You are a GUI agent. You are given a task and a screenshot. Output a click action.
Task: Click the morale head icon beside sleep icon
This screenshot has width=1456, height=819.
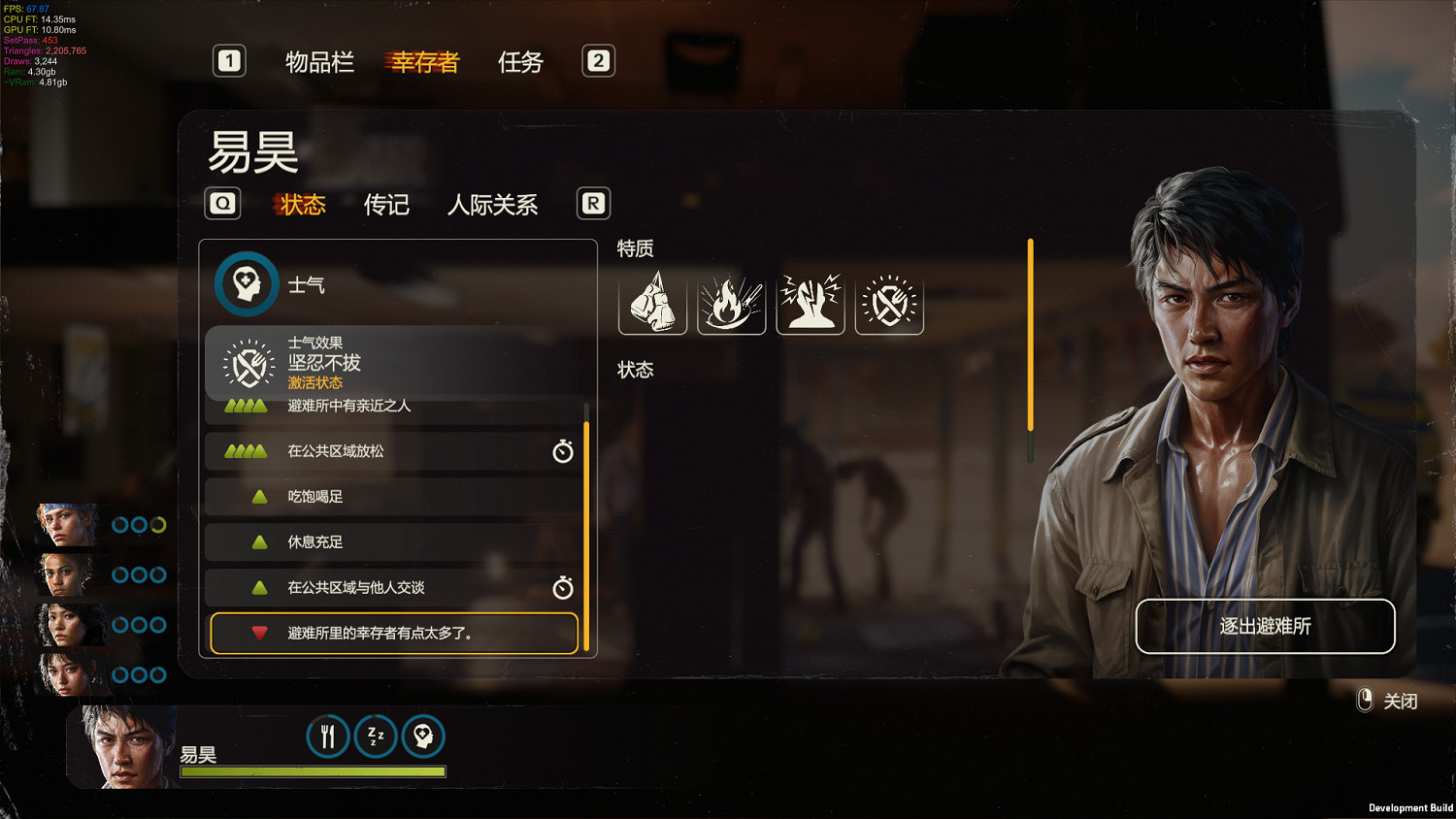[423, 737]
